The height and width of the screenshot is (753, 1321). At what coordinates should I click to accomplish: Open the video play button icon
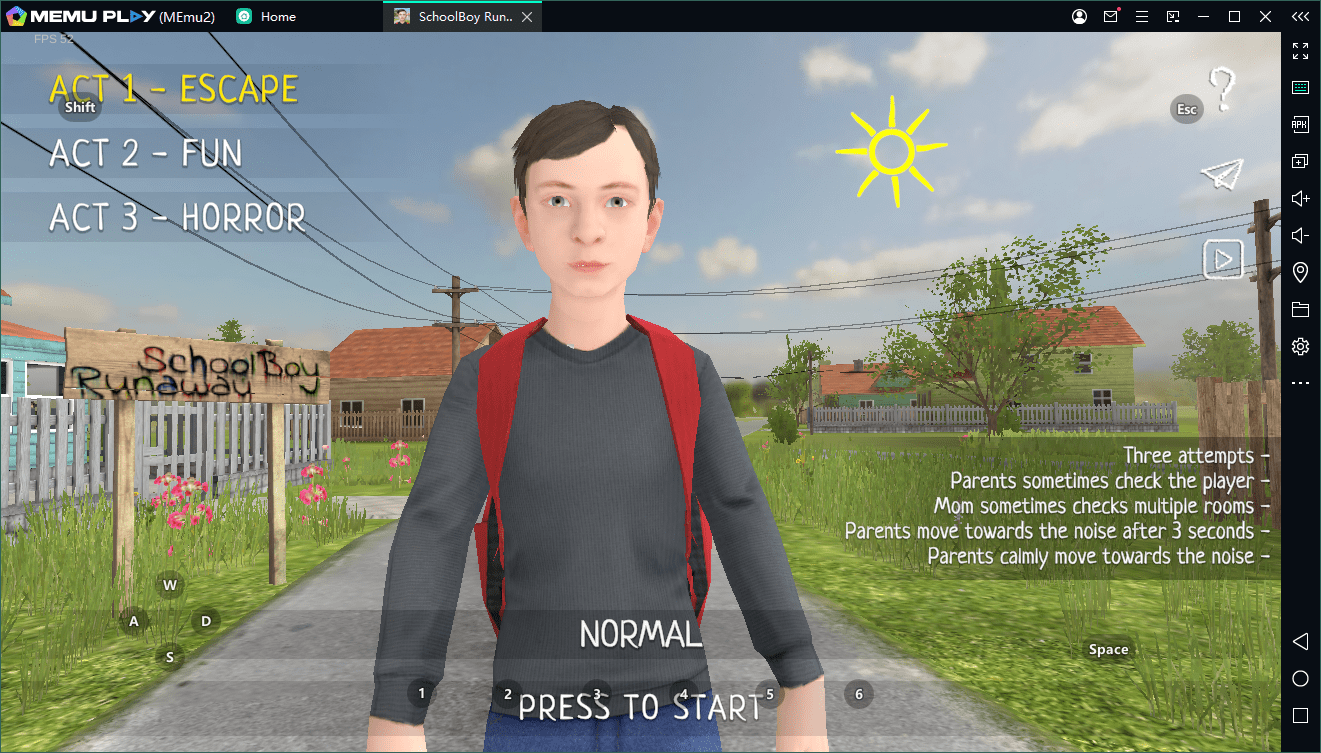[x=1222, y=260]
